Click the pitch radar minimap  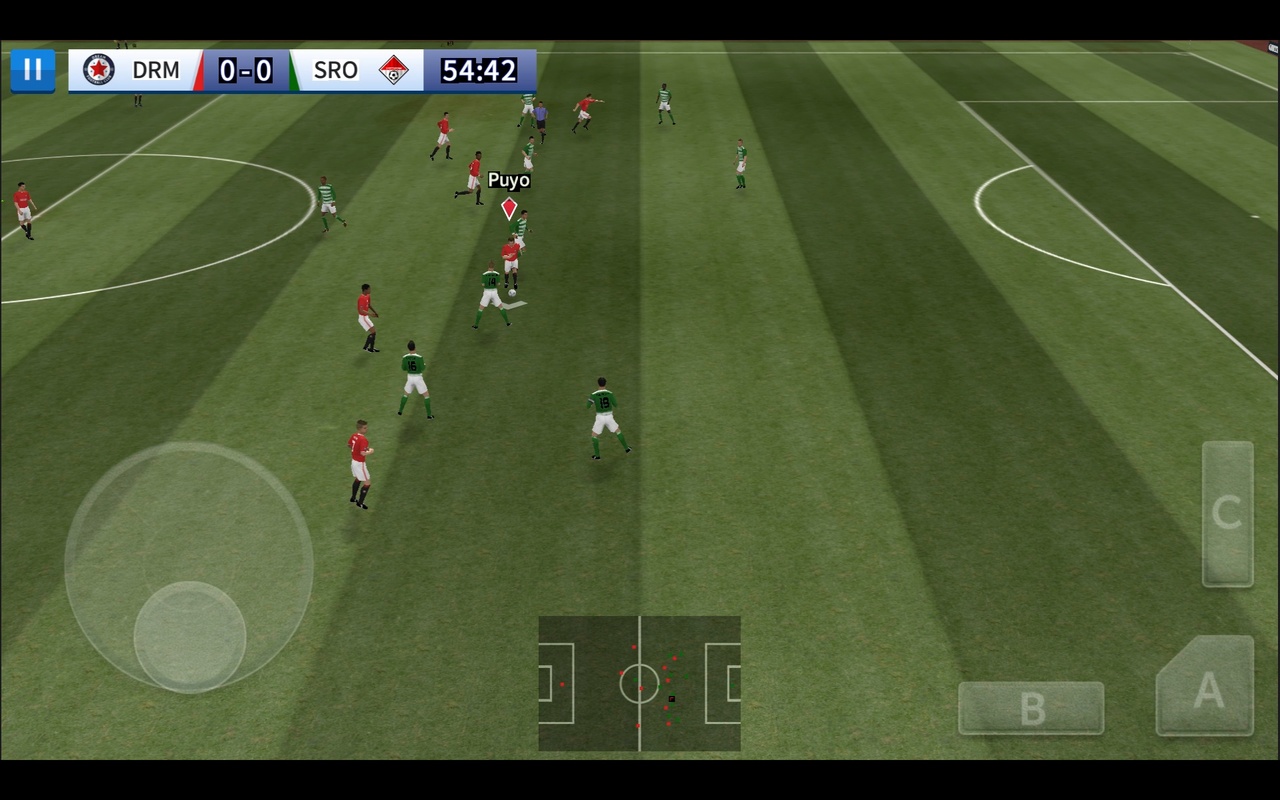639,684
